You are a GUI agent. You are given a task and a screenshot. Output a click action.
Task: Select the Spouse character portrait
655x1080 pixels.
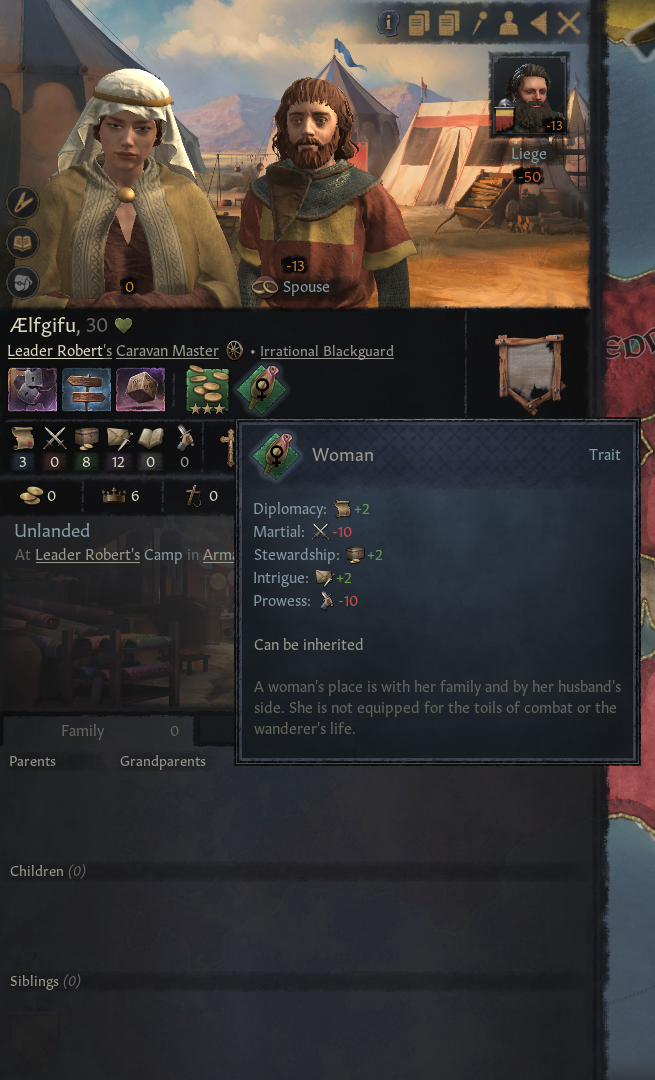(x=322, y=190)
